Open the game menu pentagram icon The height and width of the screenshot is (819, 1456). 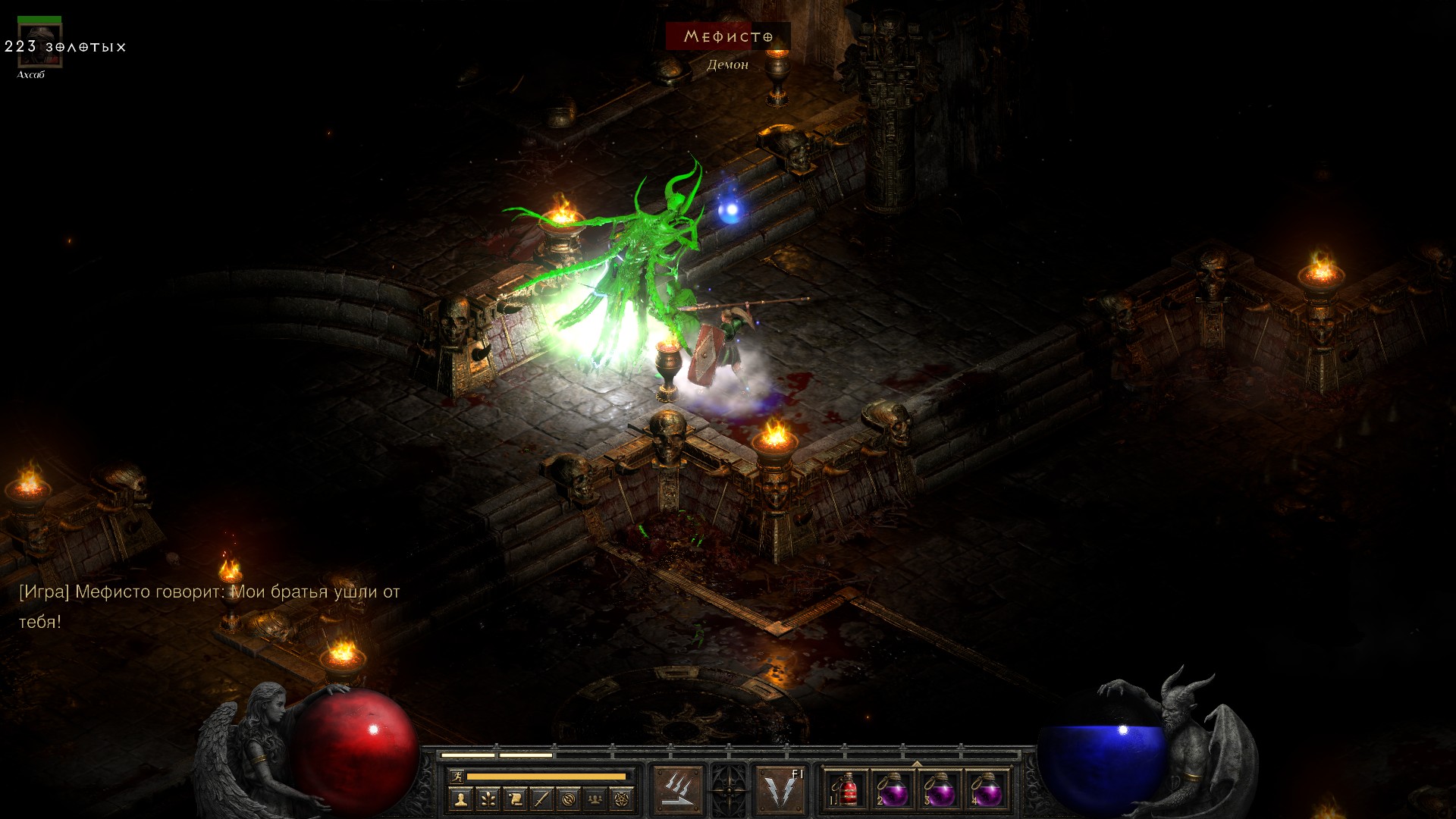622,799
